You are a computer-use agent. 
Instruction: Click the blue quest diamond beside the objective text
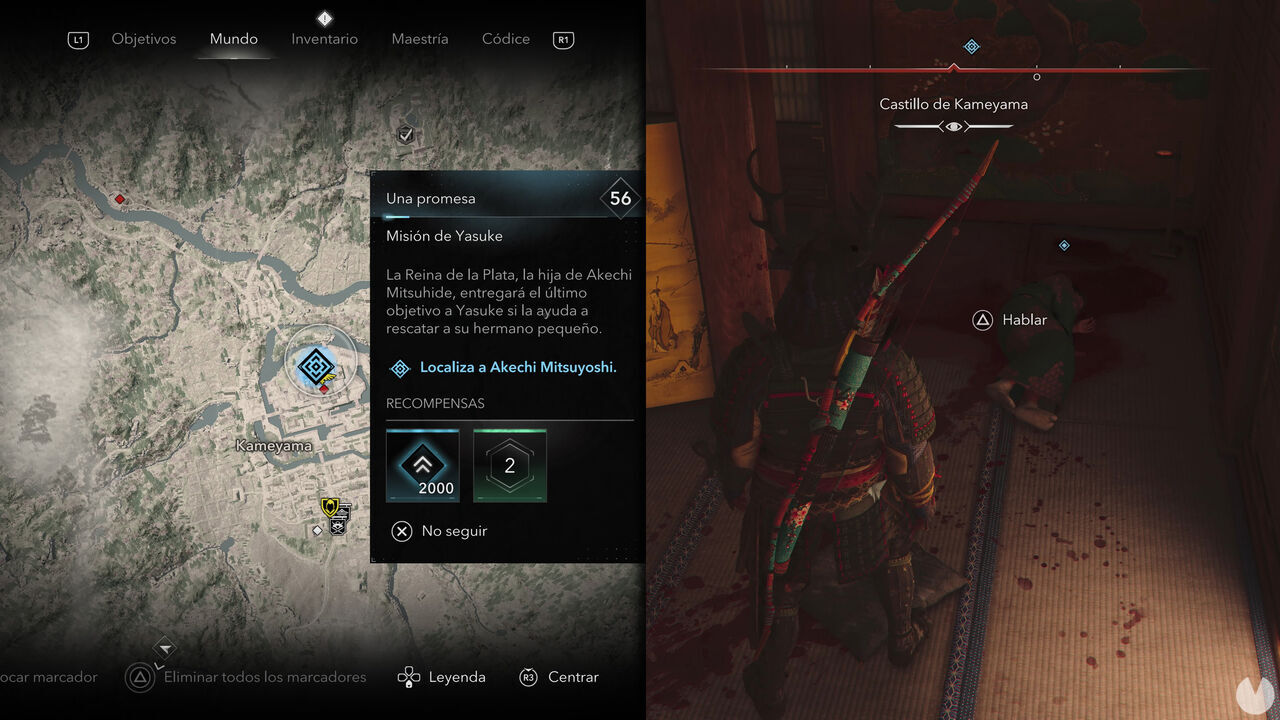coord(399,368)
